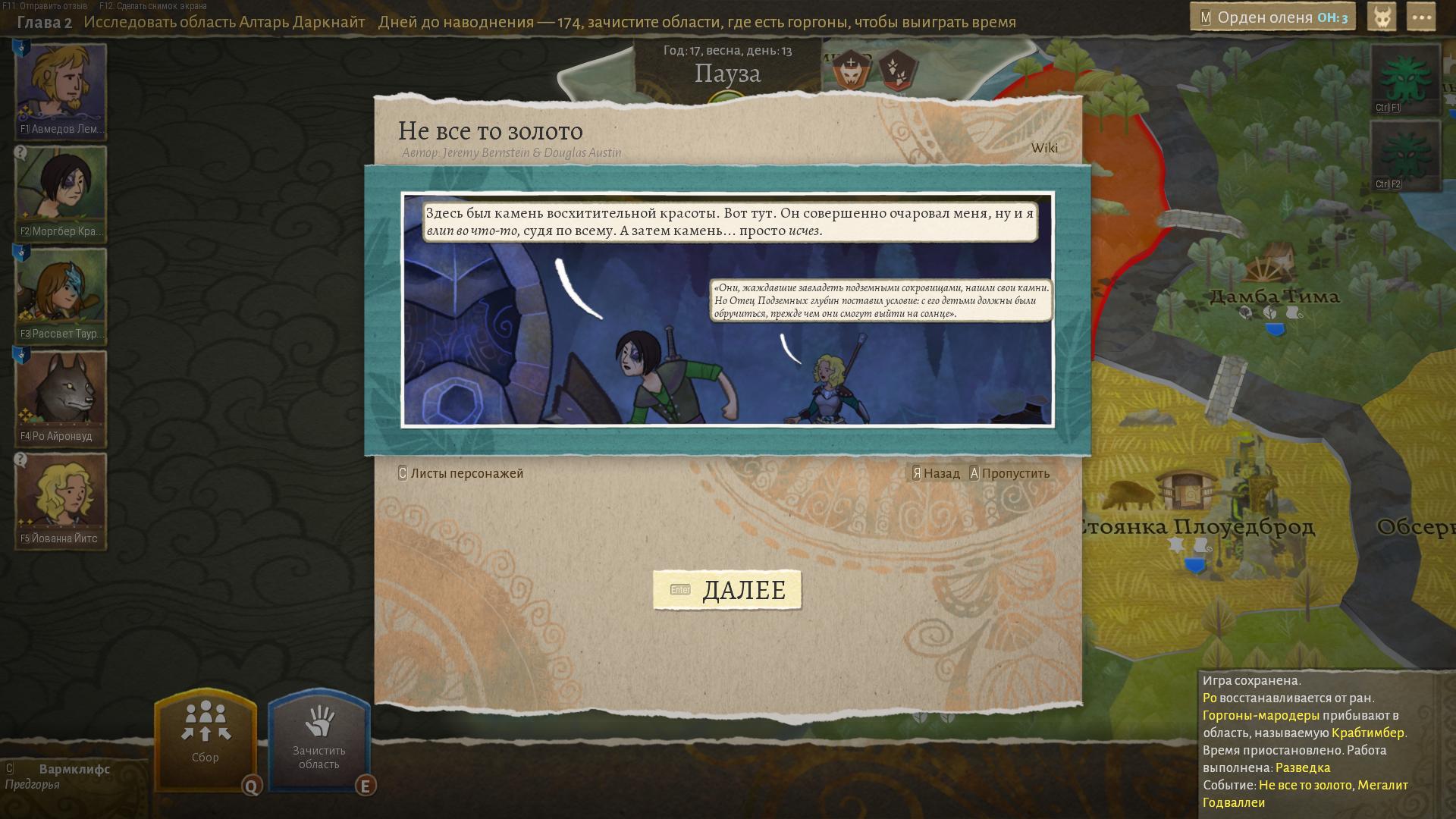The image size is (1456, 819).
Task: Select hero portrait Моргбер Кра
Action: [x=61, y=193]
